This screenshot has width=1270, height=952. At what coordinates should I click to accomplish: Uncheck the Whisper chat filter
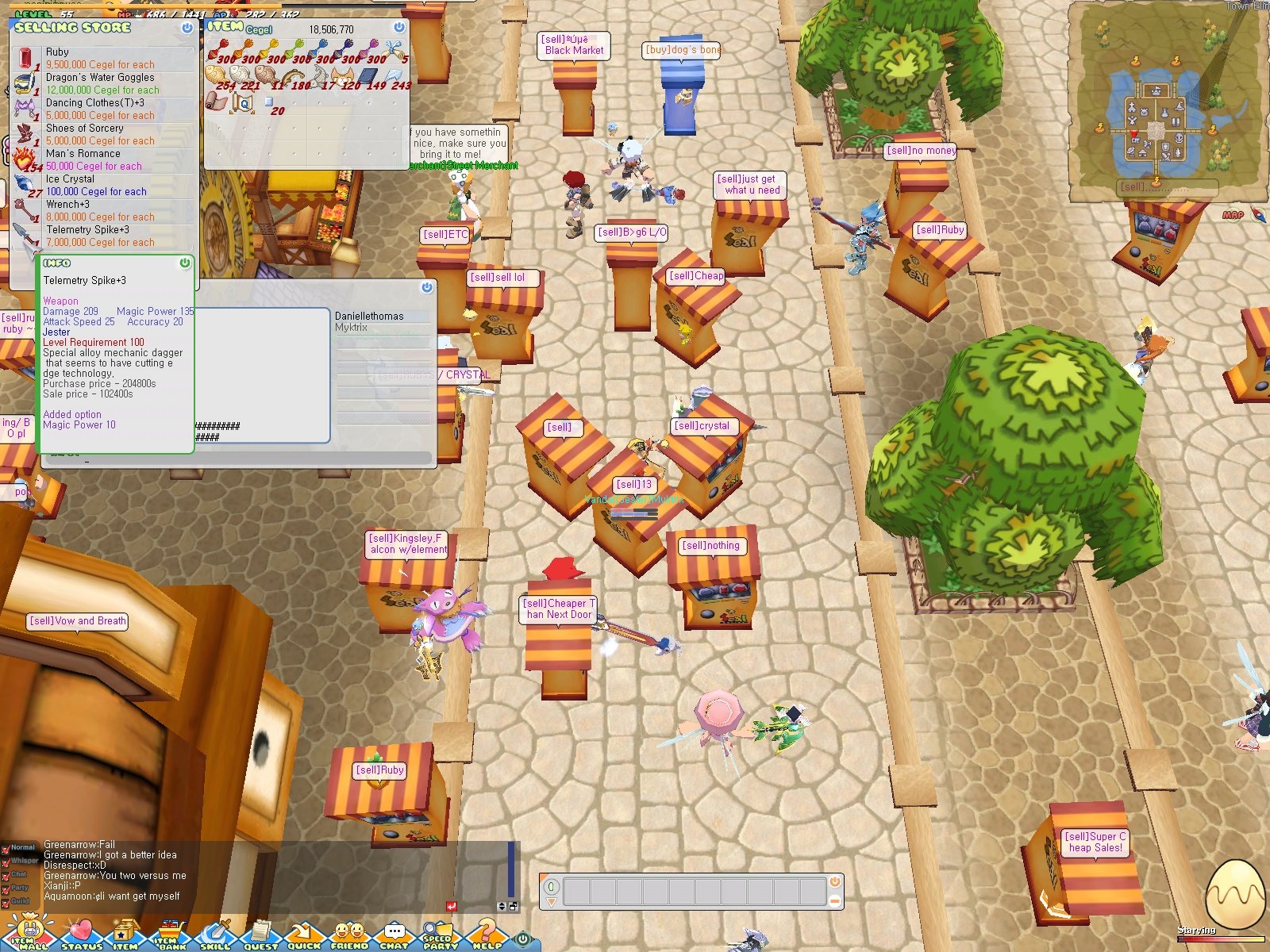(x=6, y=862)
